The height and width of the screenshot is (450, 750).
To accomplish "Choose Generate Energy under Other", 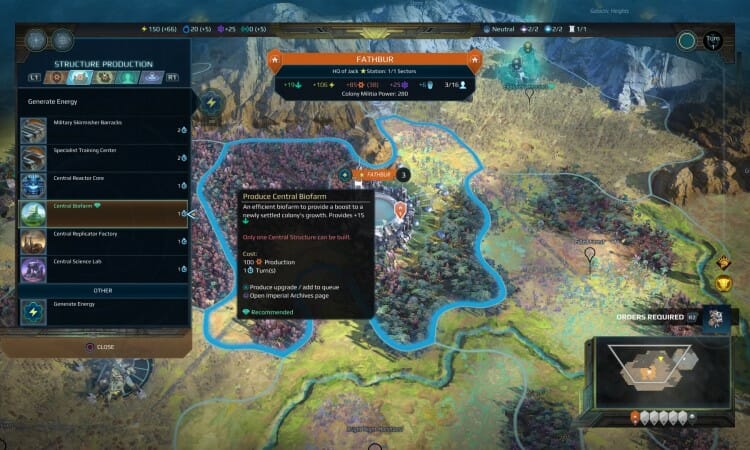I will [x=100, y=311].
